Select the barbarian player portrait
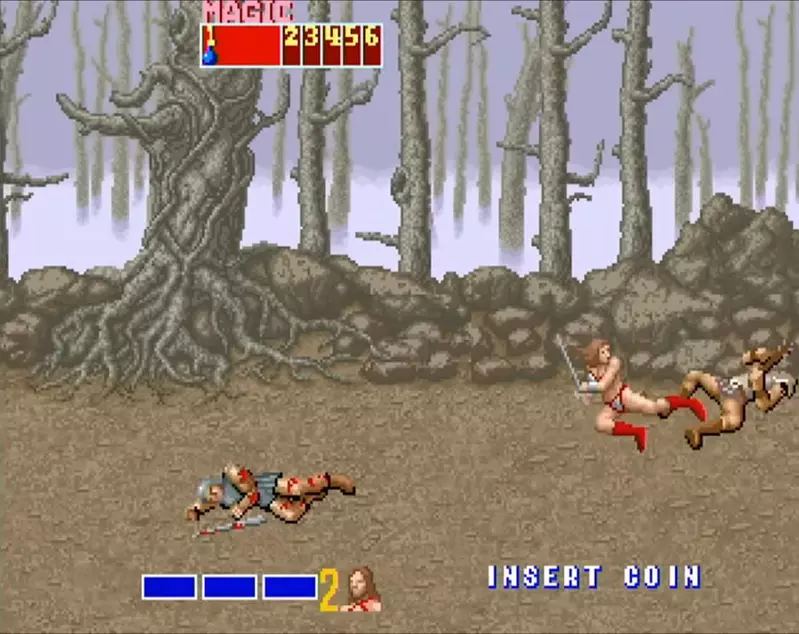This screenshot has width=799, height=634. (361, 589)
